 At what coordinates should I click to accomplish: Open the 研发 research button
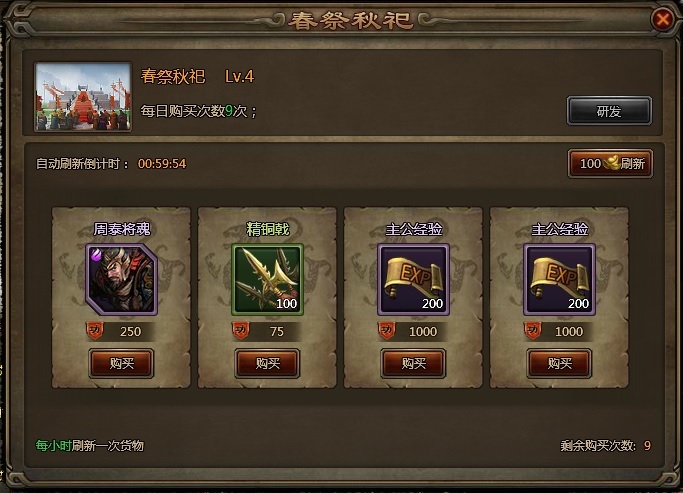tap(609, 111)
